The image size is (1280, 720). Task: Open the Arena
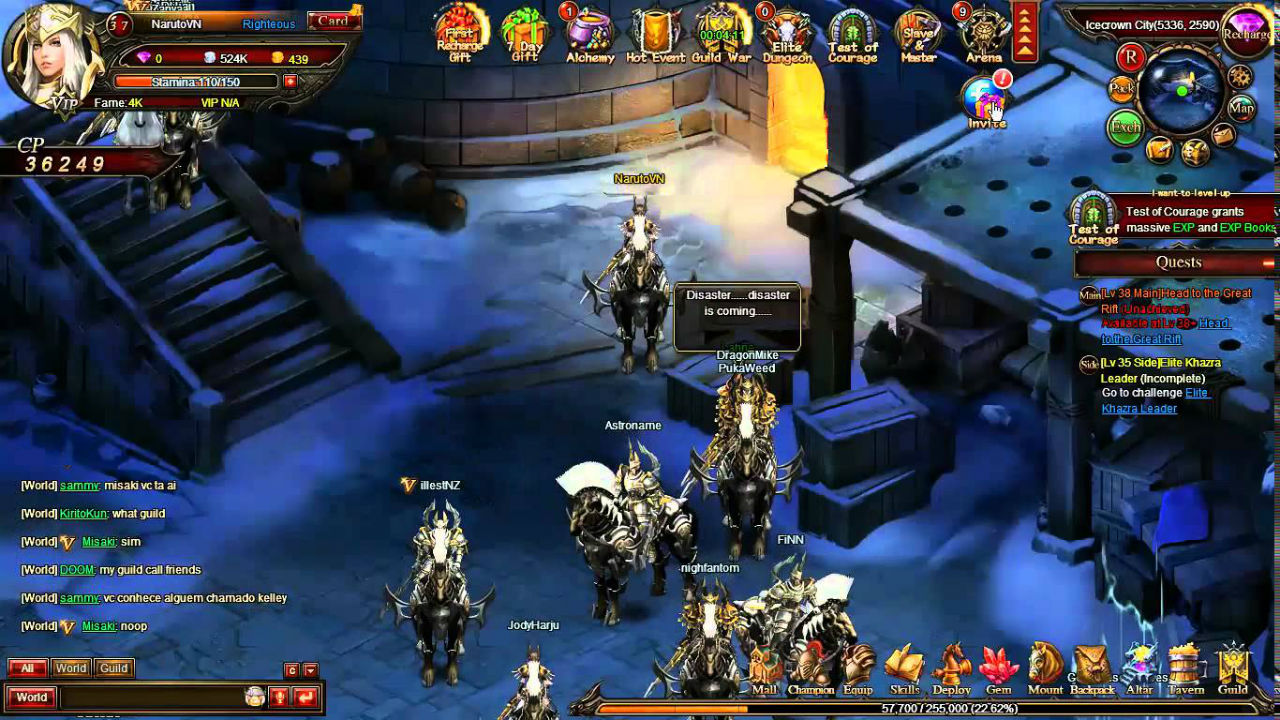984,33
